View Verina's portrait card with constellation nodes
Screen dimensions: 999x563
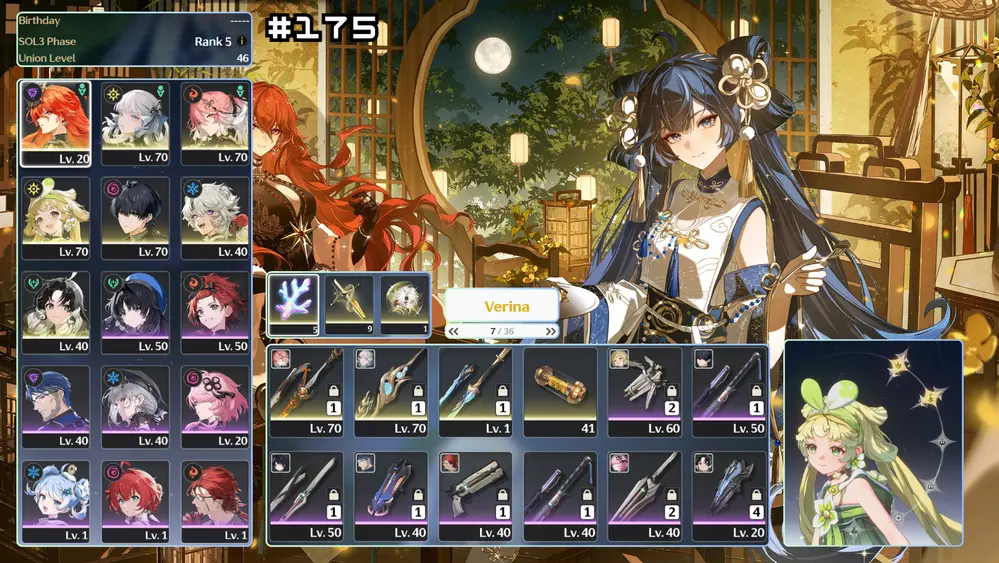(873, 443)
